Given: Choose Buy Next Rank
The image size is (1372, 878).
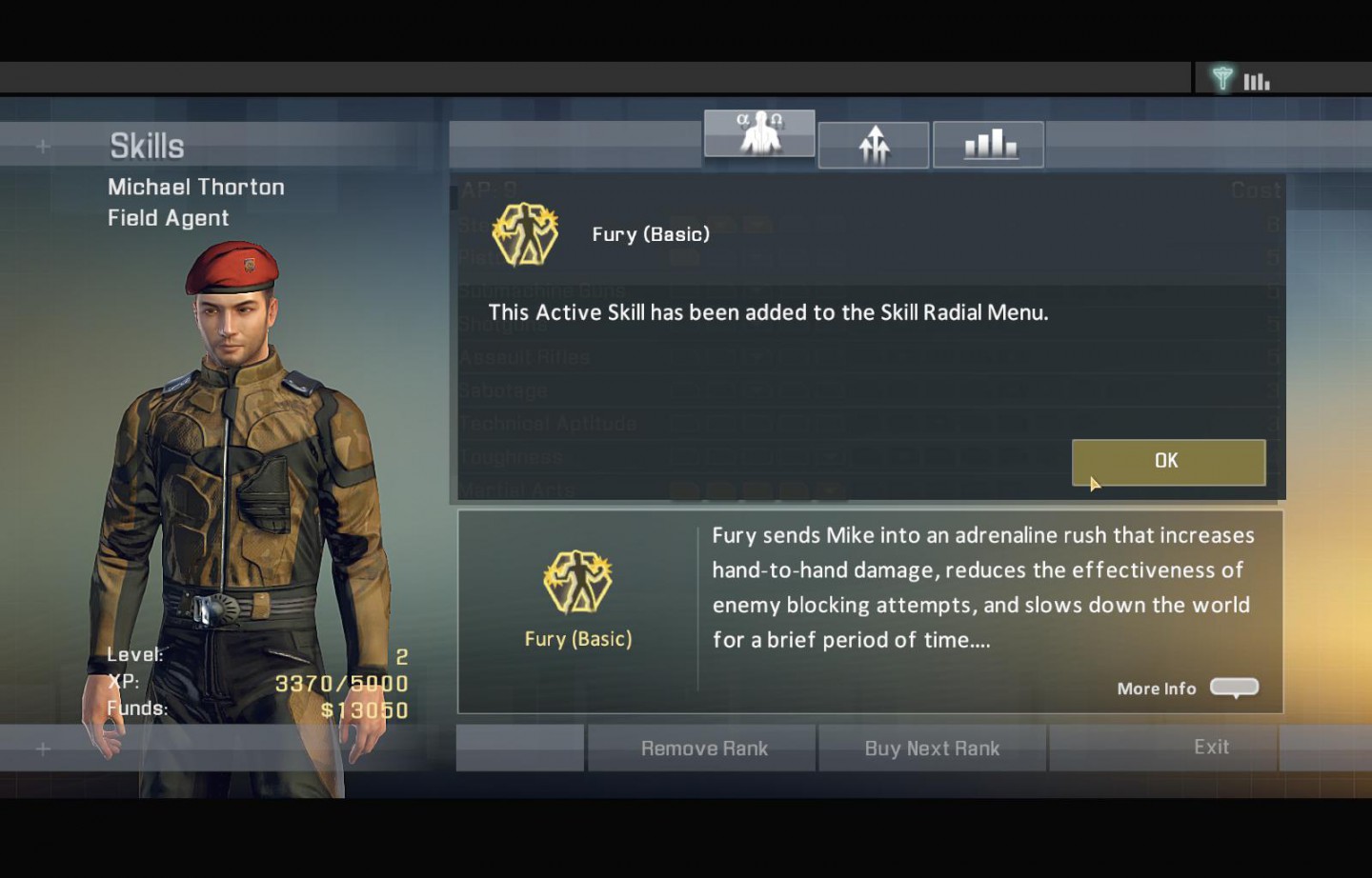Looking at the screenshot, I should click(932, 748).
